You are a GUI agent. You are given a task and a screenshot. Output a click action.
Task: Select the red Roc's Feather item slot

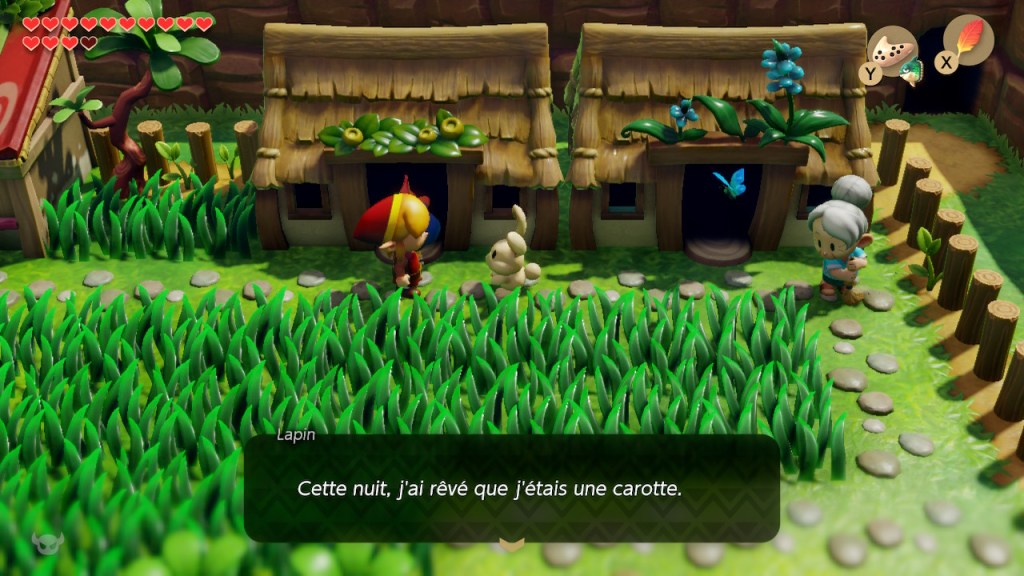(x=968, y=40)
